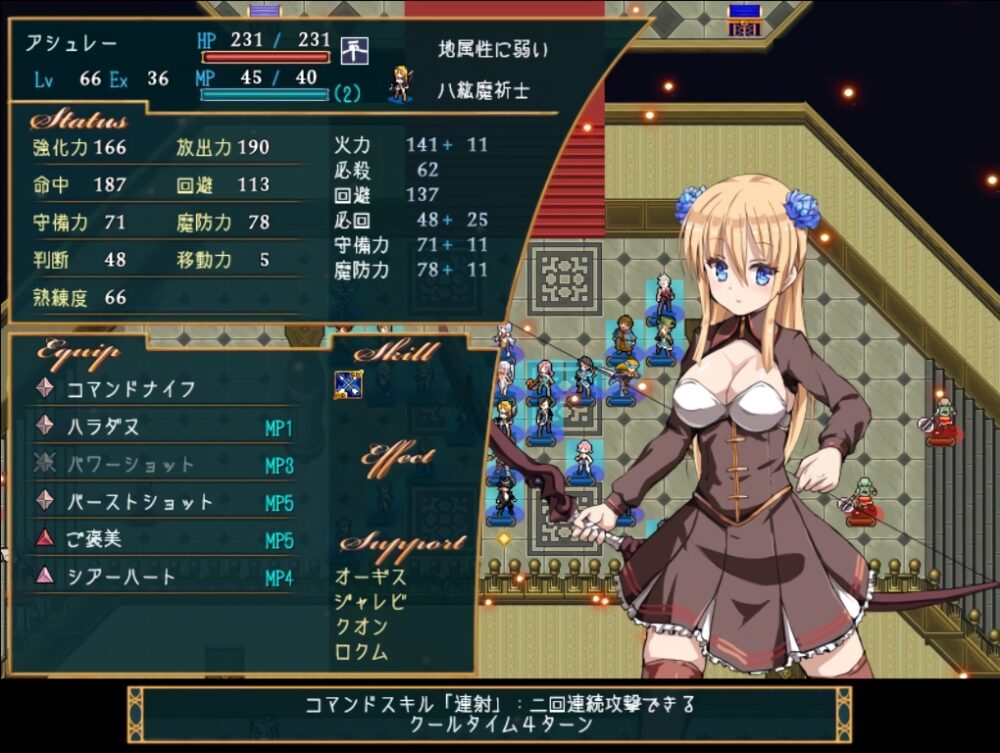The image size is (1000, 753).
Task: Click the crossed-arrows skill icon
Action: 348,385
